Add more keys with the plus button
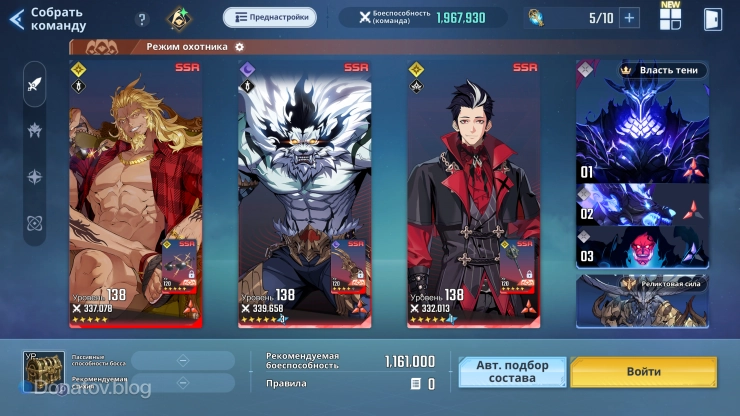 629,18
